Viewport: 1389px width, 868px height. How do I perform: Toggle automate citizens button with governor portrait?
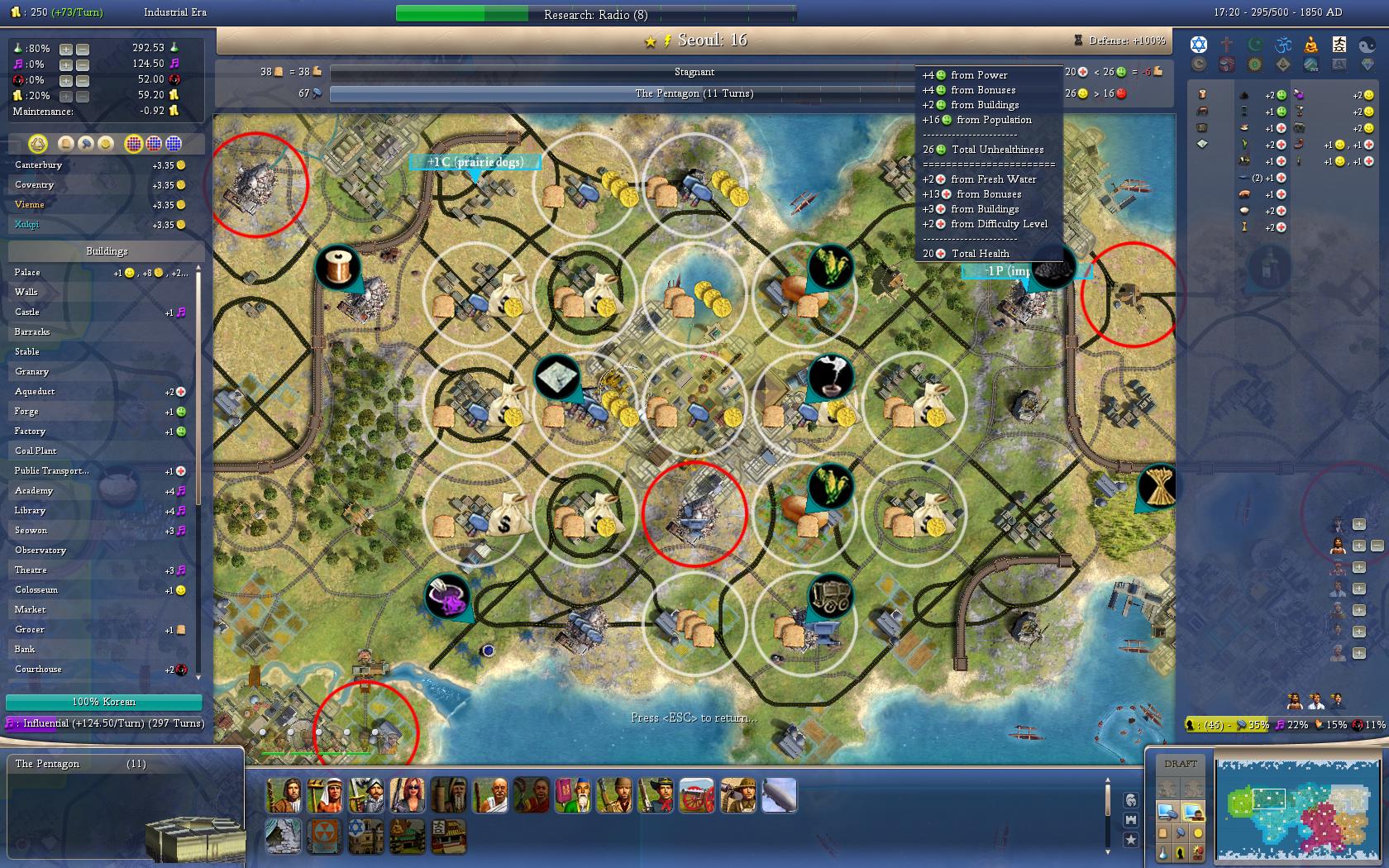tap(1193, 812)
